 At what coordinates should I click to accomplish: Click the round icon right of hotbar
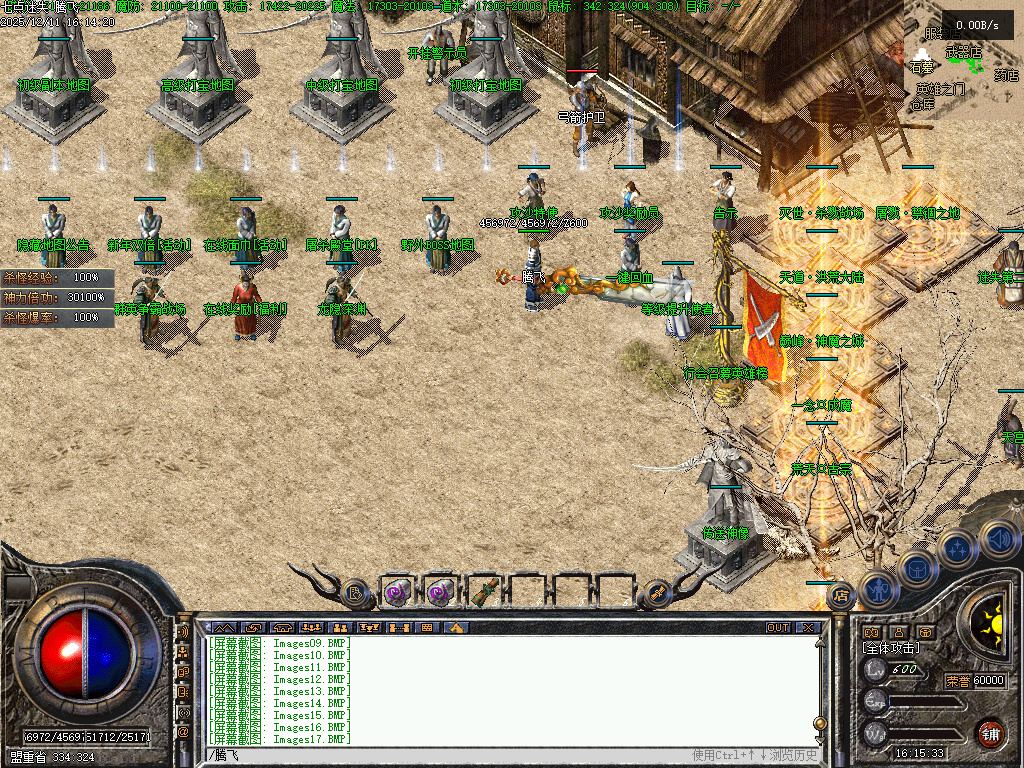click(x=658, y=593)
